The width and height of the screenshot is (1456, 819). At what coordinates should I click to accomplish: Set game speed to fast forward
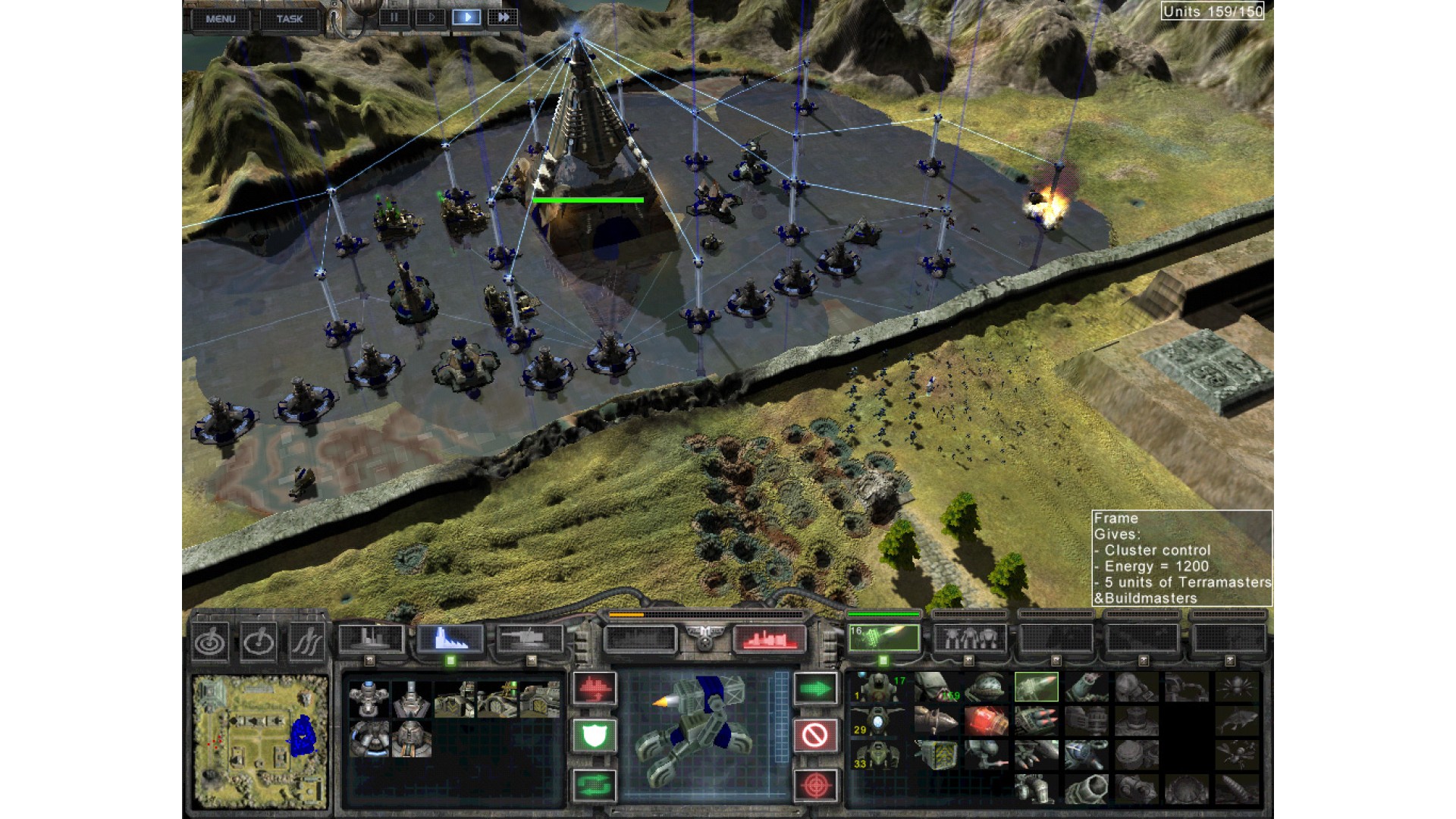tap(503, 17)
